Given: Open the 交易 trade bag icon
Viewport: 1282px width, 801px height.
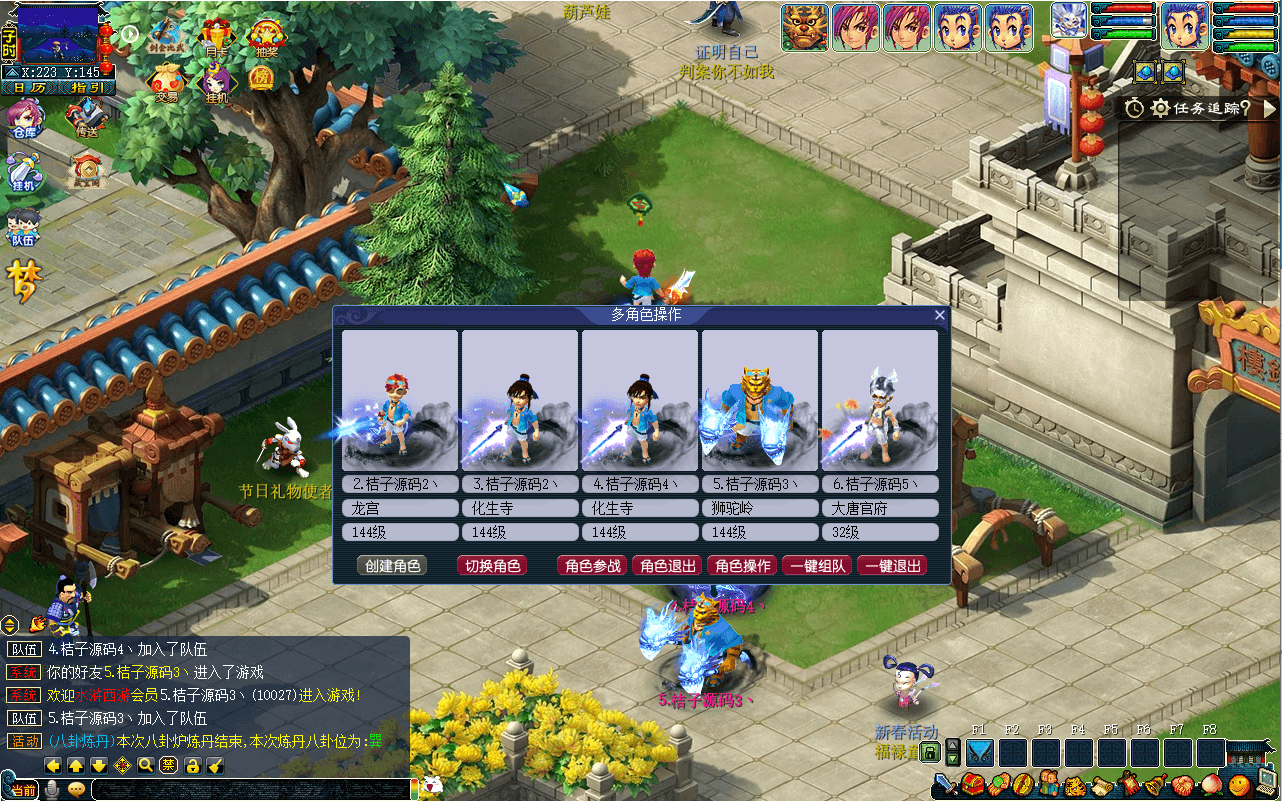Looking at the screenshot, I should [x=165, y=83].
